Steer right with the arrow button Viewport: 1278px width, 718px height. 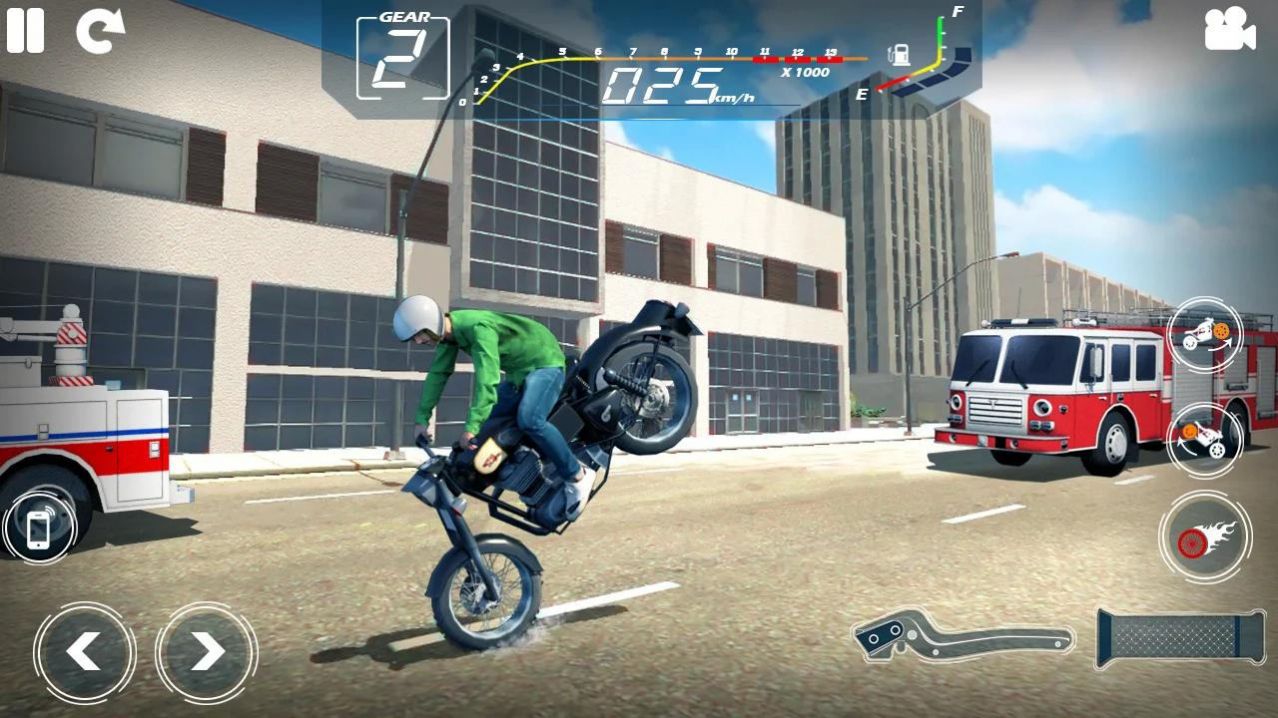[206, 652]
